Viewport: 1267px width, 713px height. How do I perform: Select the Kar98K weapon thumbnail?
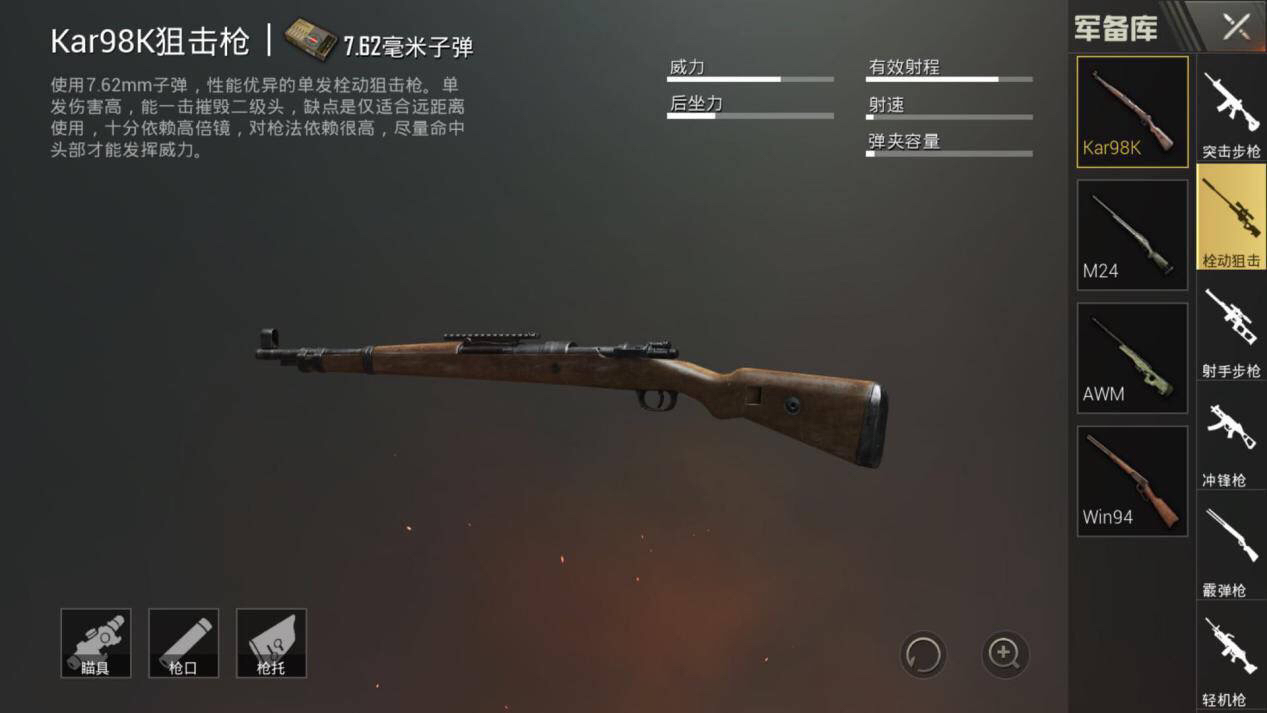[1132, 110]
